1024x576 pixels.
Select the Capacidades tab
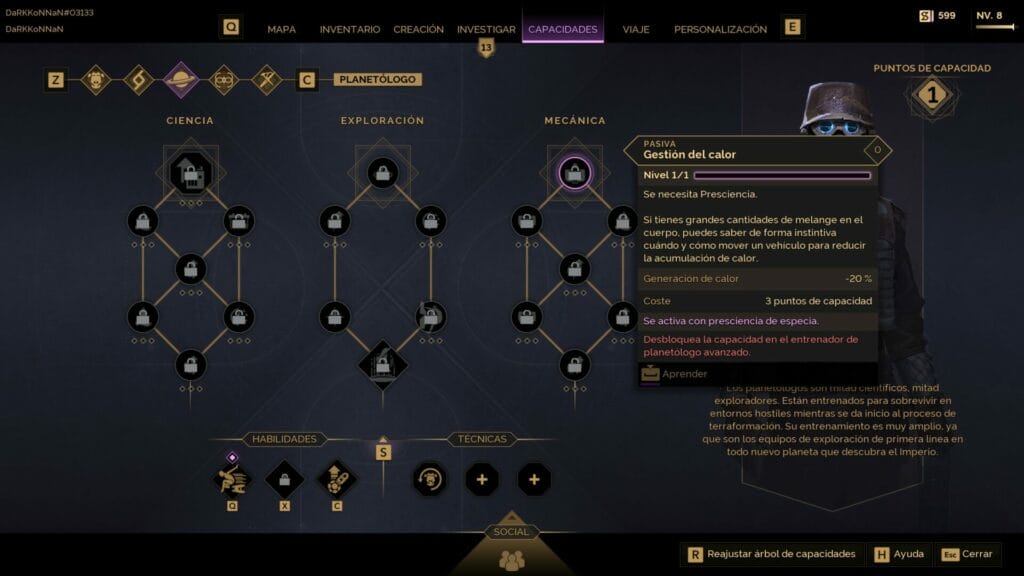tap(563, 29)
